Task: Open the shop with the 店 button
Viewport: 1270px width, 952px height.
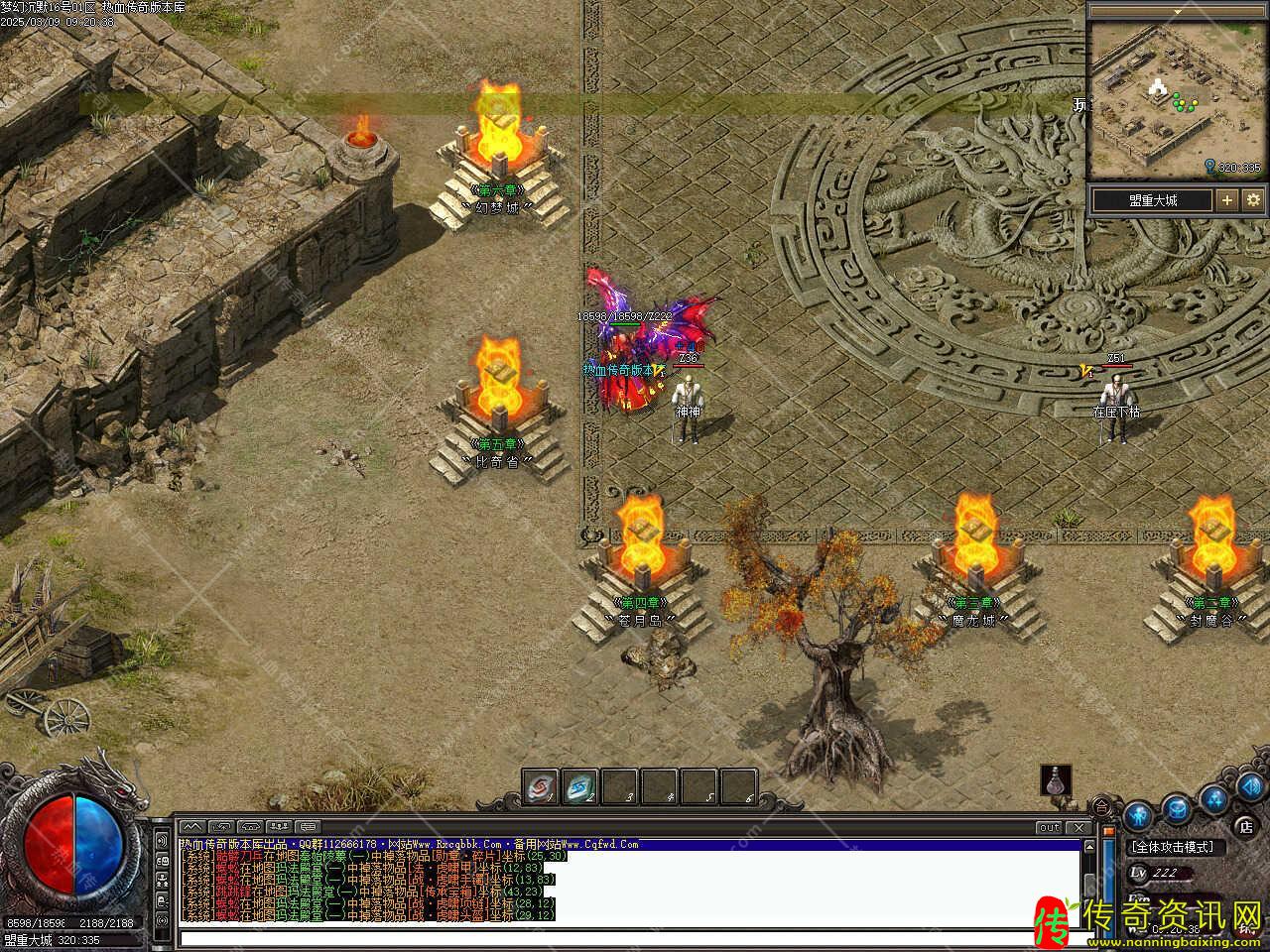Action: (1245, 826)
